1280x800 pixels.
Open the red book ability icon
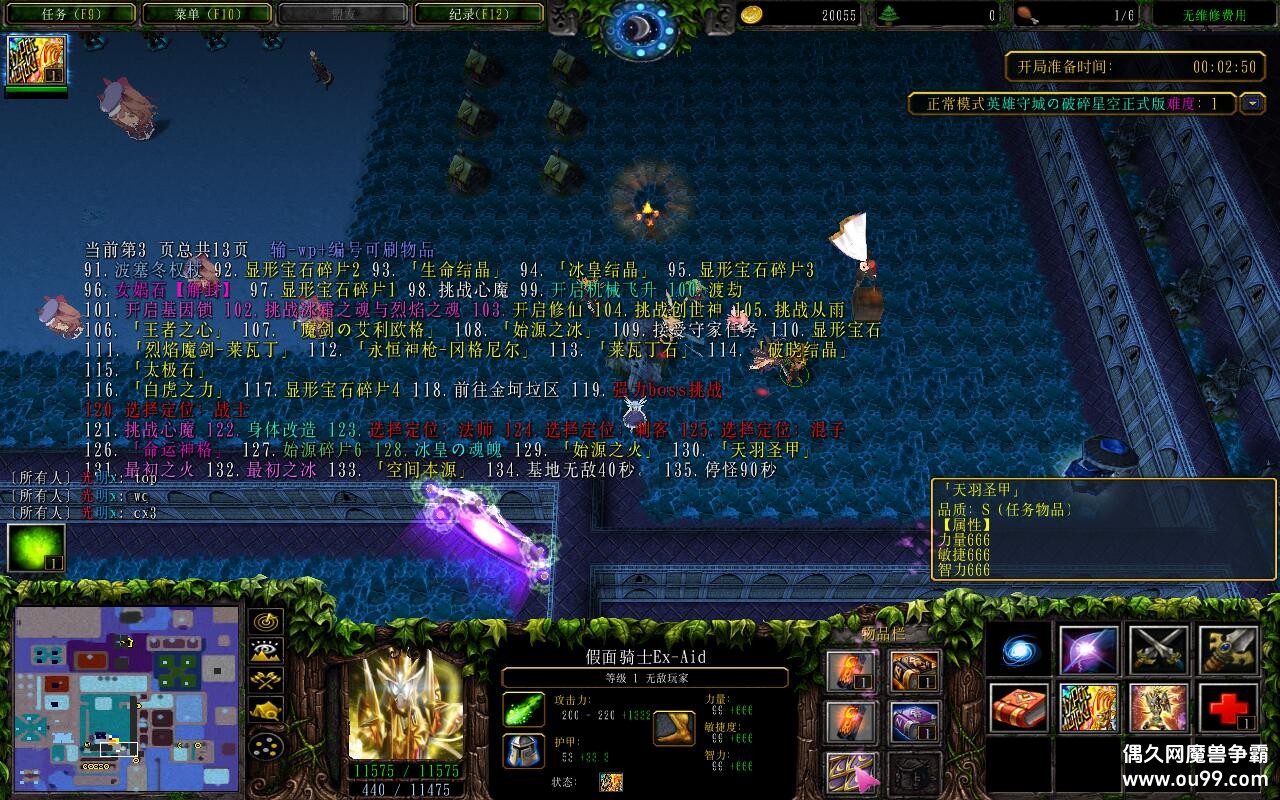point(1020,708)
